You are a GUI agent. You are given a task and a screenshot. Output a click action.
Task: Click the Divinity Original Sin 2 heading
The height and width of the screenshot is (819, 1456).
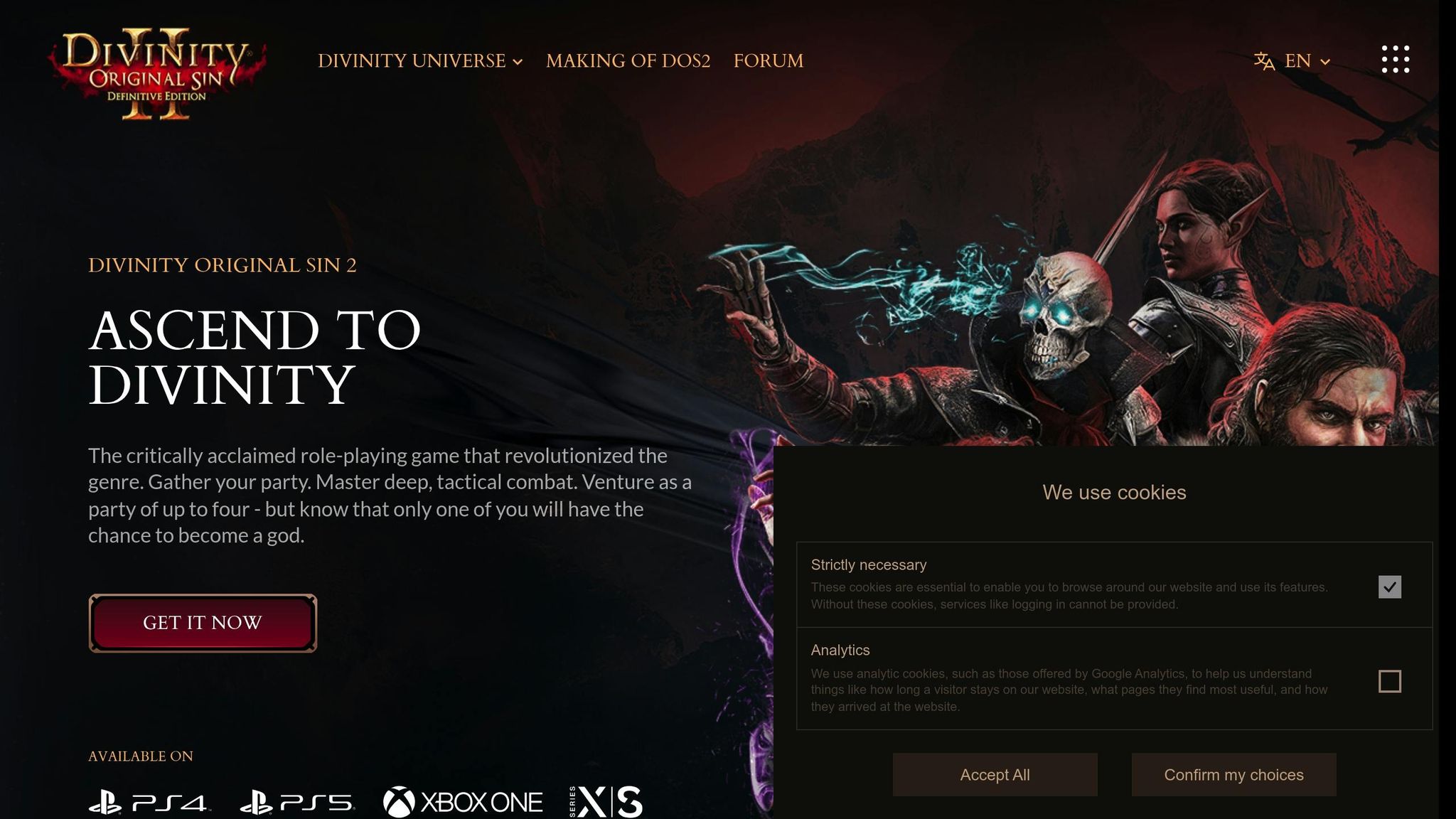[x=223, y=266]
